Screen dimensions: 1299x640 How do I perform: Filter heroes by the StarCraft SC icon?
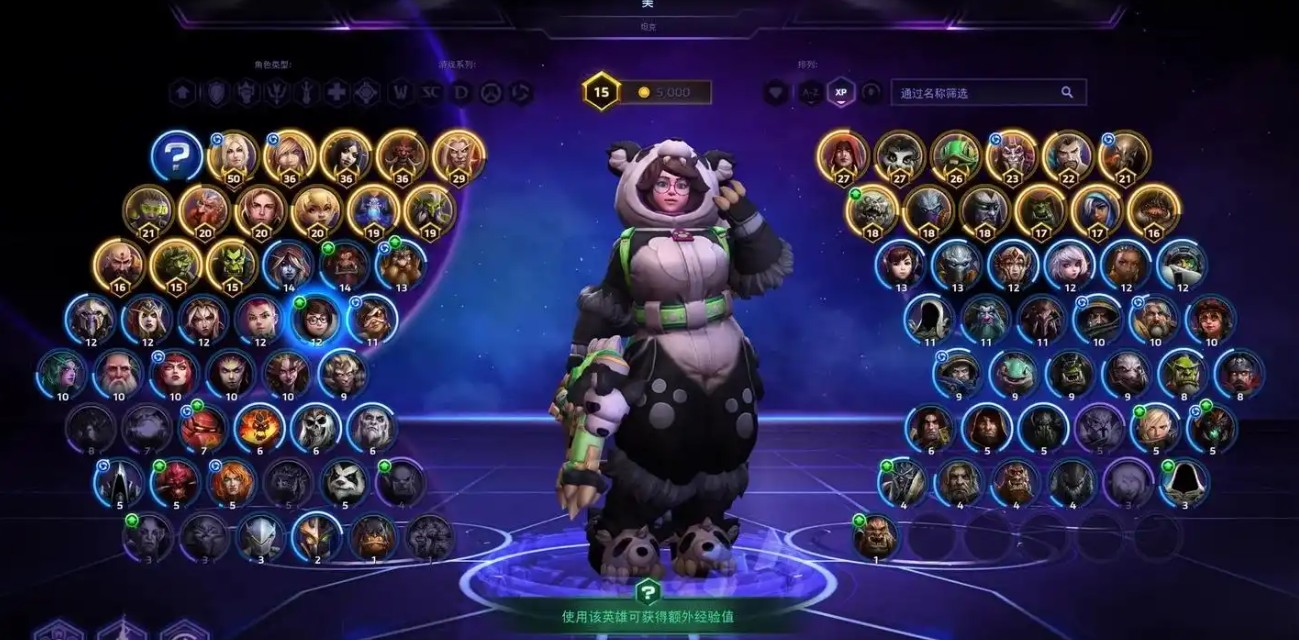(x=431, y=93)
